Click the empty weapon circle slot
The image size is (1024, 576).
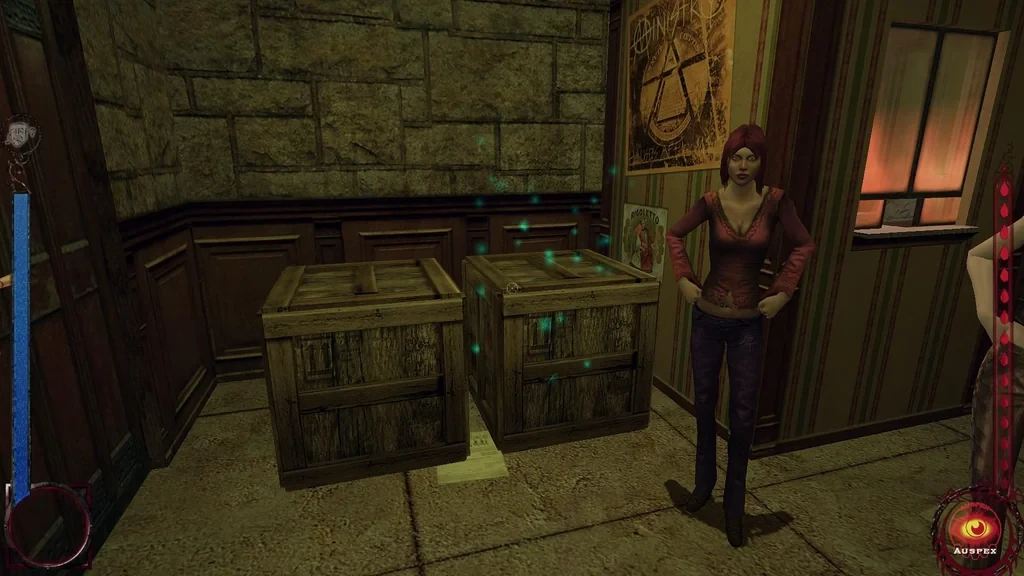pos(47,526)
